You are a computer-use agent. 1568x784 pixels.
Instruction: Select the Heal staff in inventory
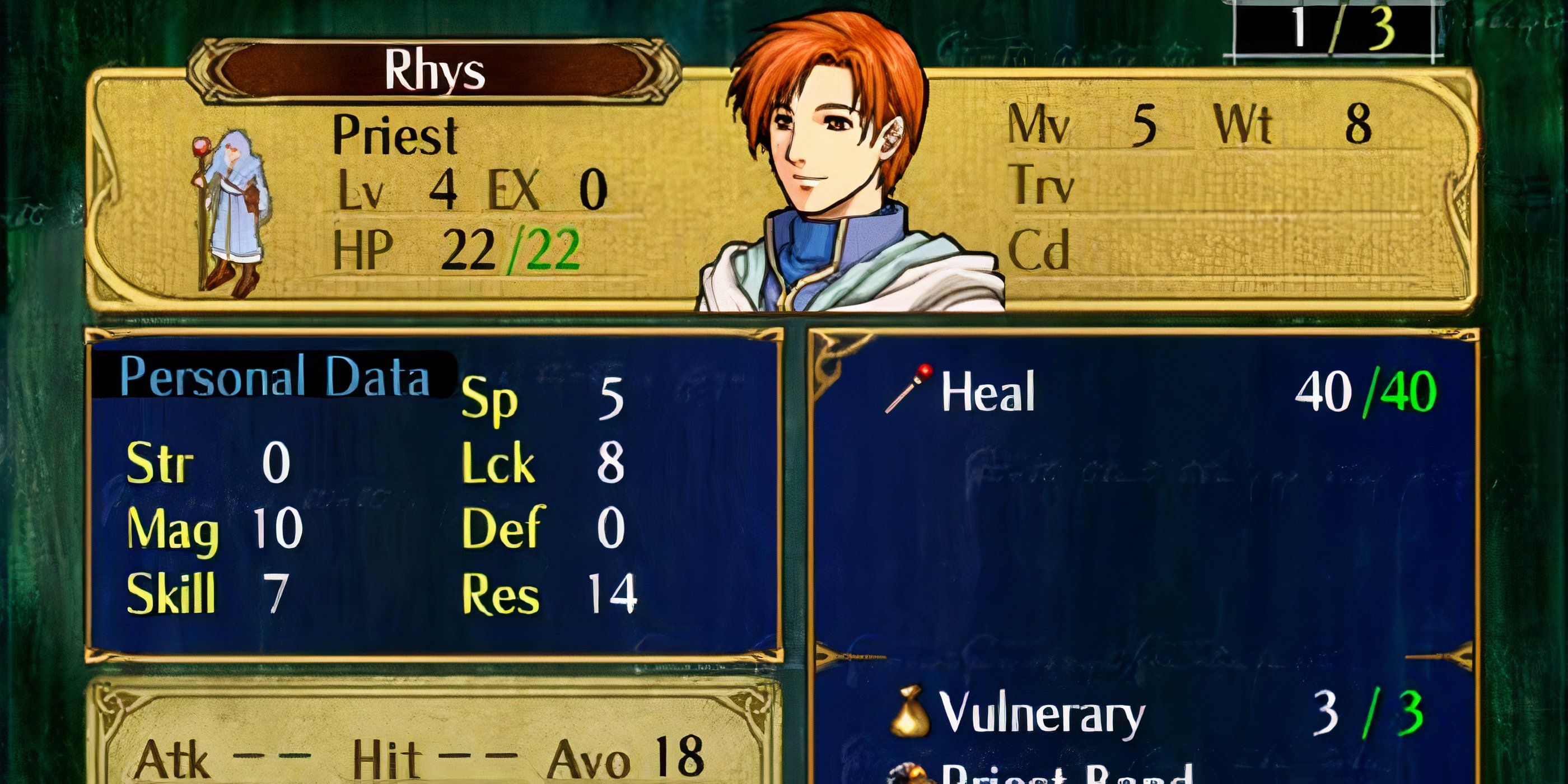pyautogui.click(x=987, y=393)
